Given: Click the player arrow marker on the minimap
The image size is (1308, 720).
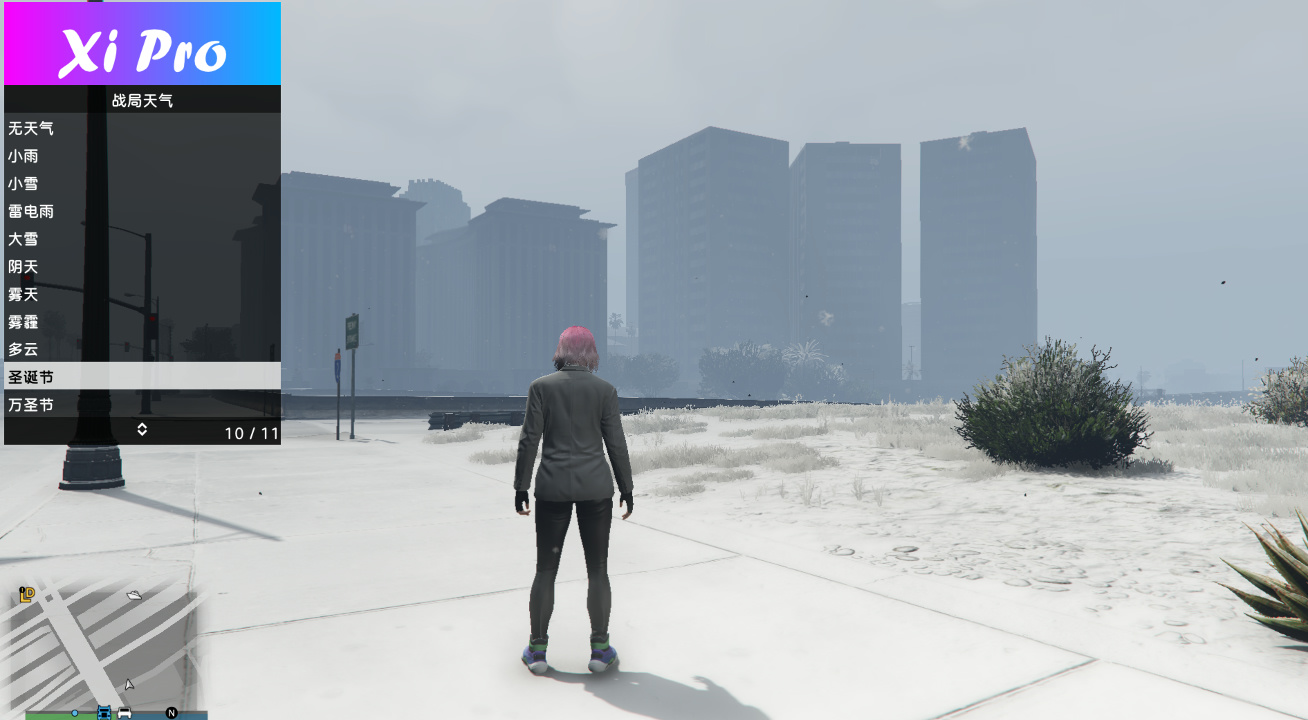Looking at the screenshot, I should click(128, 685).
